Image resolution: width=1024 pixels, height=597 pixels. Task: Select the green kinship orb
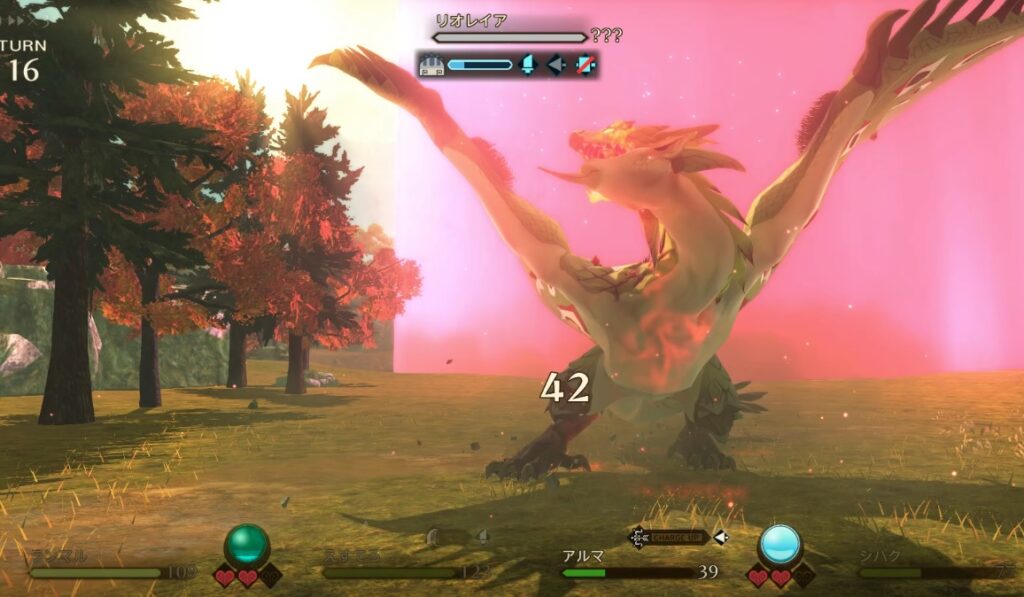pyautogui.click(x=247, y=547)
